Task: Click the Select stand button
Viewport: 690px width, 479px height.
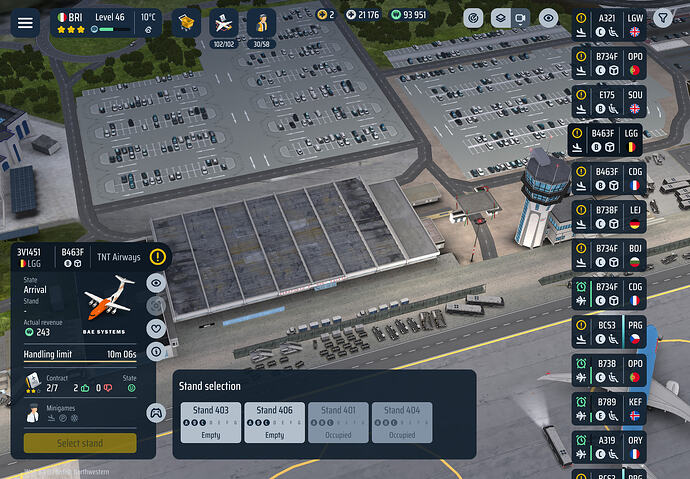Action: pyautogui.click(x=81, y=443)
